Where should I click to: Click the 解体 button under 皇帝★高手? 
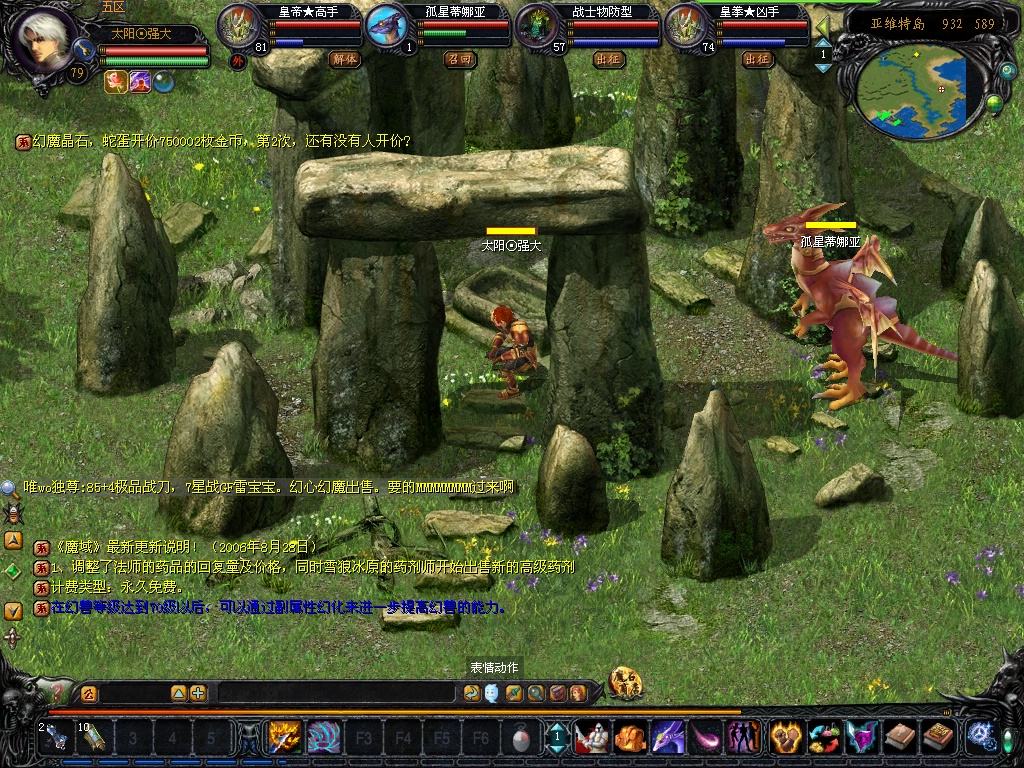click(x=344, y=59)
